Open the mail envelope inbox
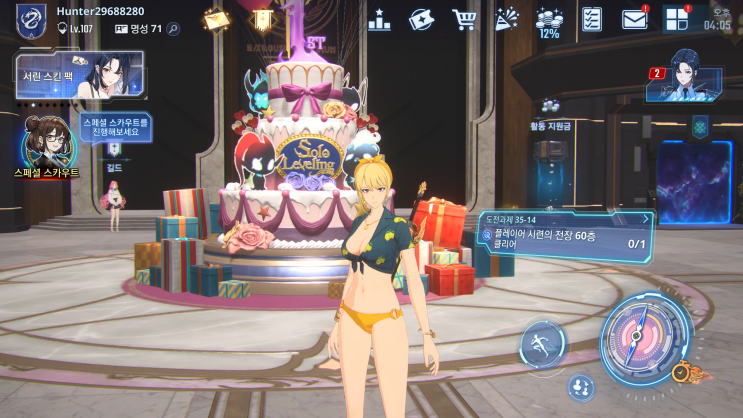 634,19
